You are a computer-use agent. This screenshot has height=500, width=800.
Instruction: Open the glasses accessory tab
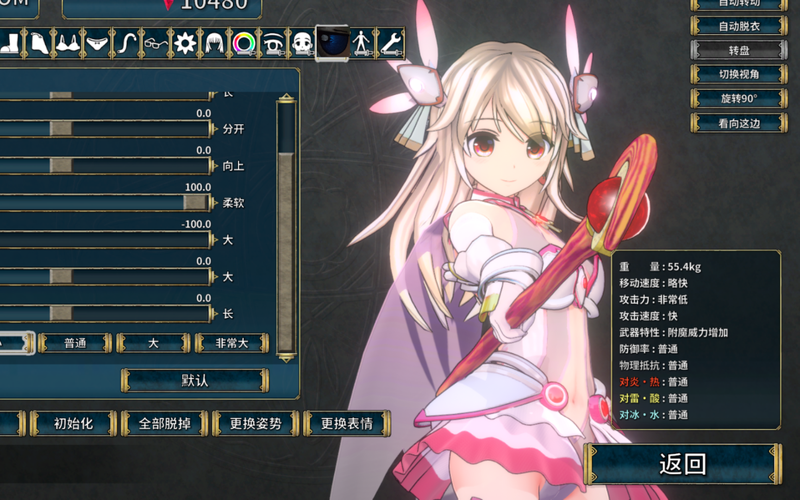click(x=155, y=42)
